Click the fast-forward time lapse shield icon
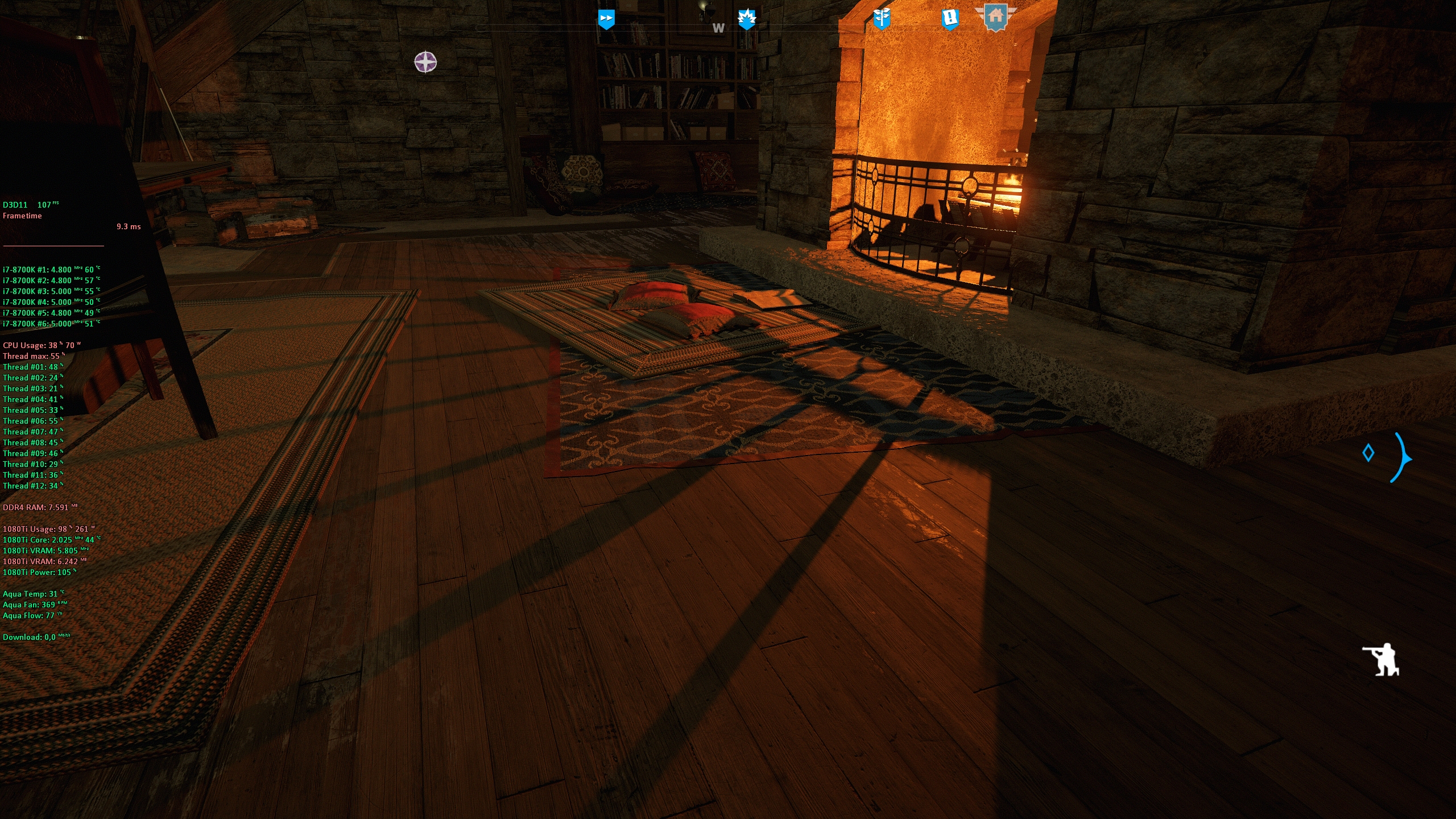 point(606,19)
